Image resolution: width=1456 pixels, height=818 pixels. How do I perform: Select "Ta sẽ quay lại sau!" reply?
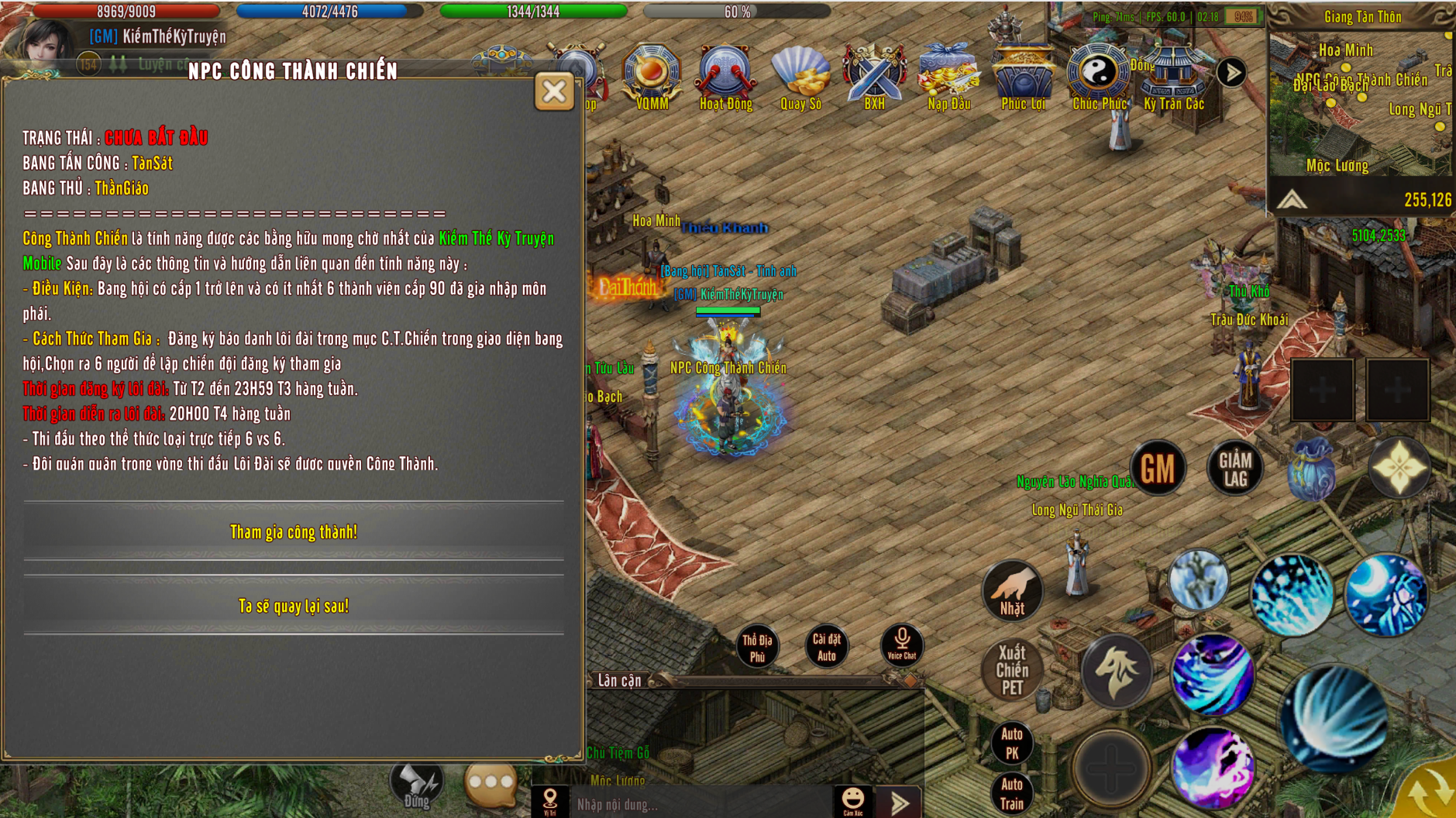pyautogui.click(x=294, y=606)
